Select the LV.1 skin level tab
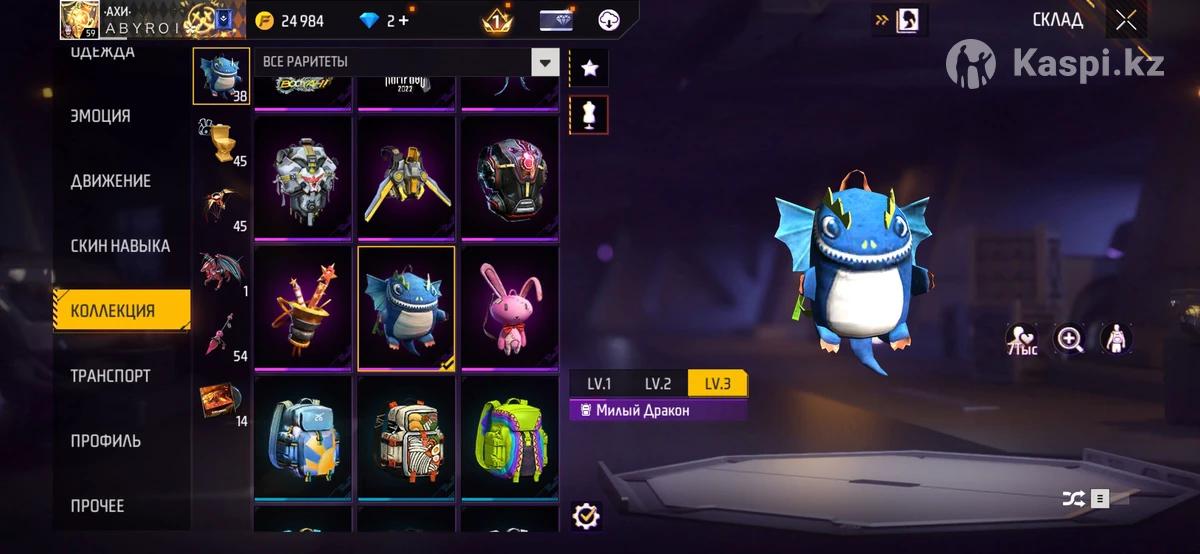The width and height of the screenshot is (1200, 554). 599,384
